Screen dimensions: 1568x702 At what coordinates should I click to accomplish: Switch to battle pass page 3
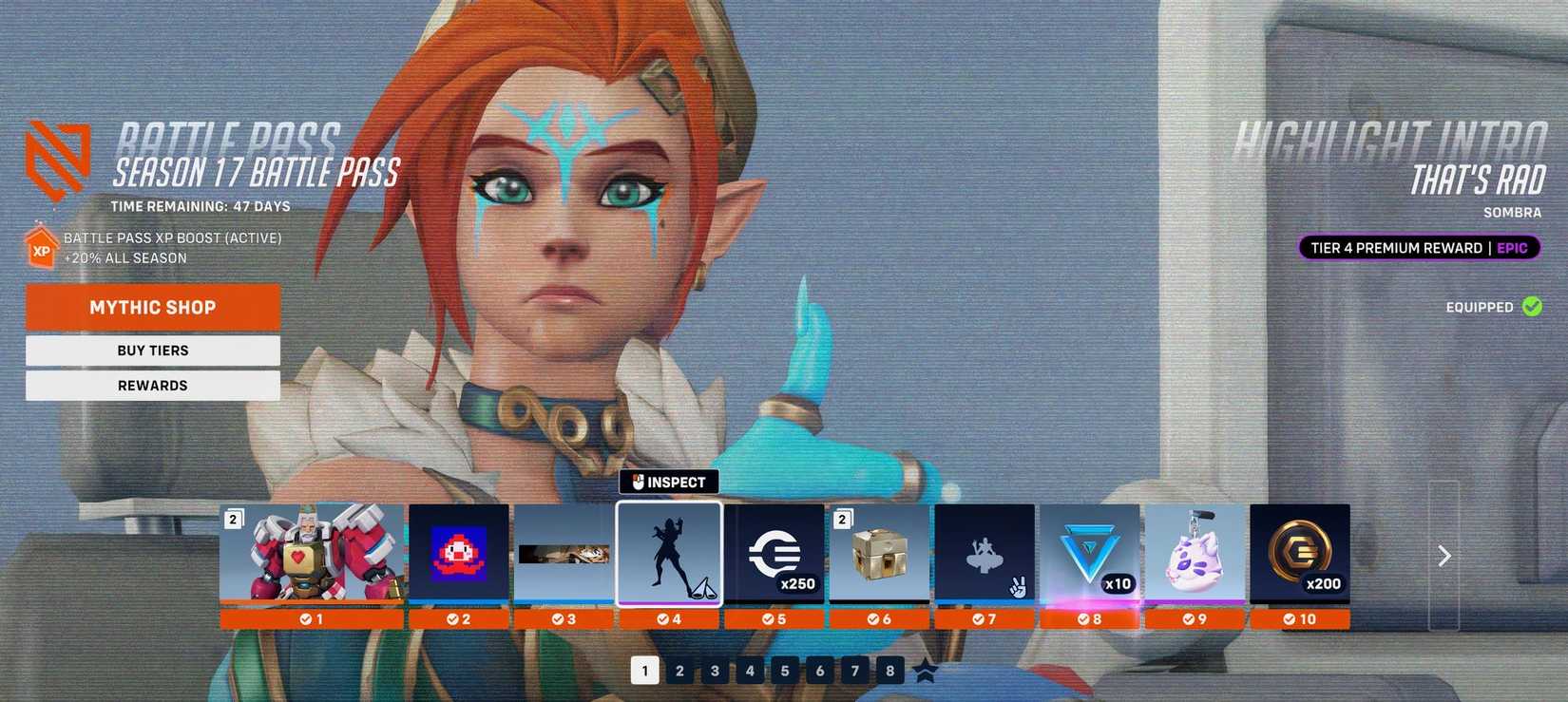pos(715,670)
